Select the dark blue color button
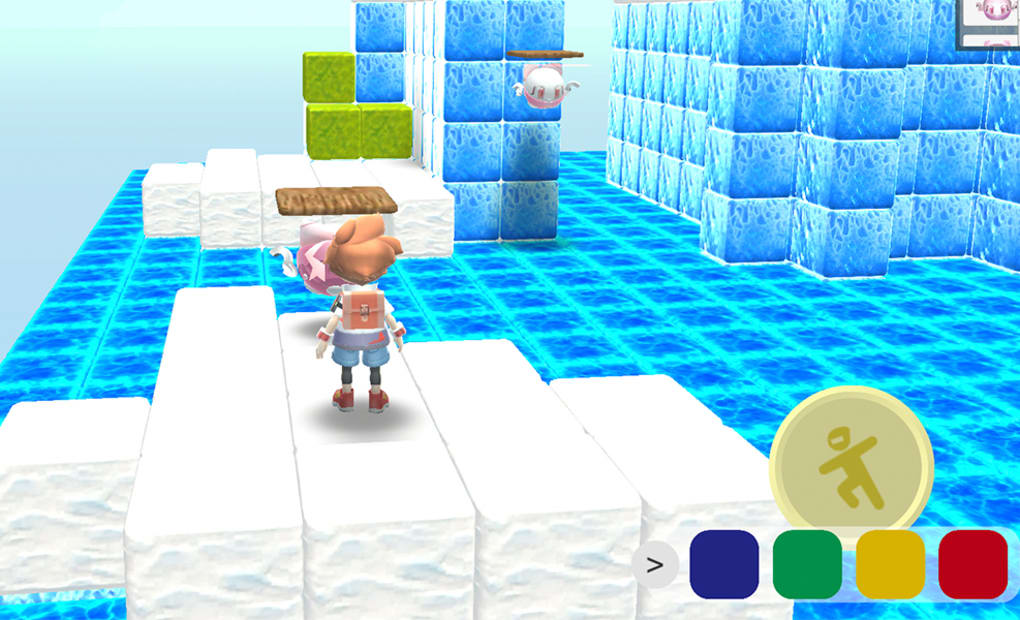Screen dimensions: 1020x620 (x=724, y=564)
